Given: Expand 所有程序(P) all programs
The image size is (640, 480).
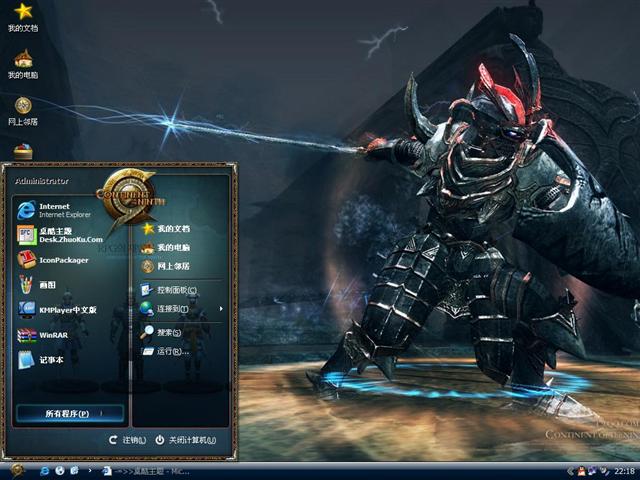Looking at the screenshot, I should [x=70, y=413].
